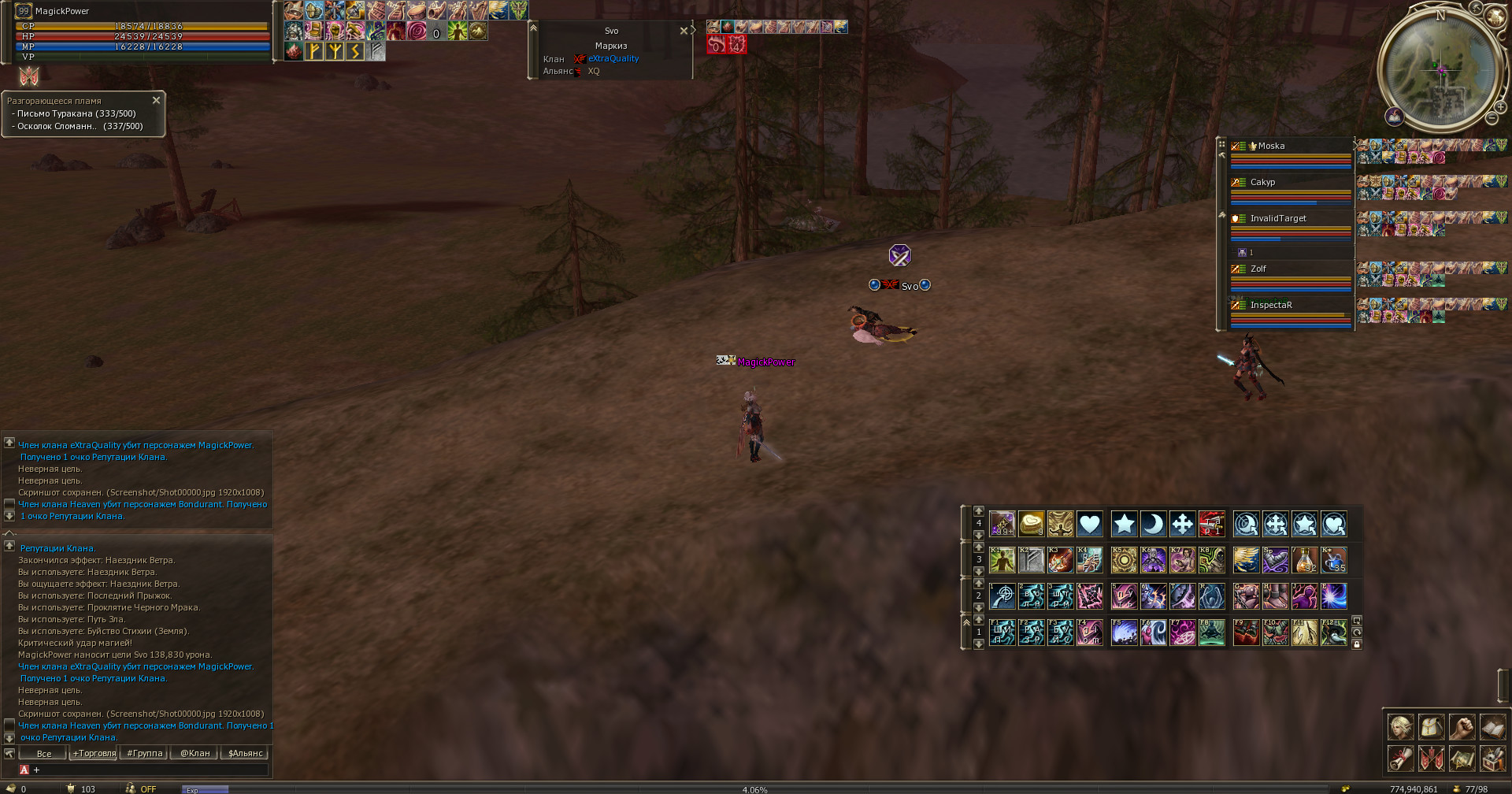1512x794 pixels.
Task: Switch to the $Альянс chat tab
Action: (x=245, y=754)
